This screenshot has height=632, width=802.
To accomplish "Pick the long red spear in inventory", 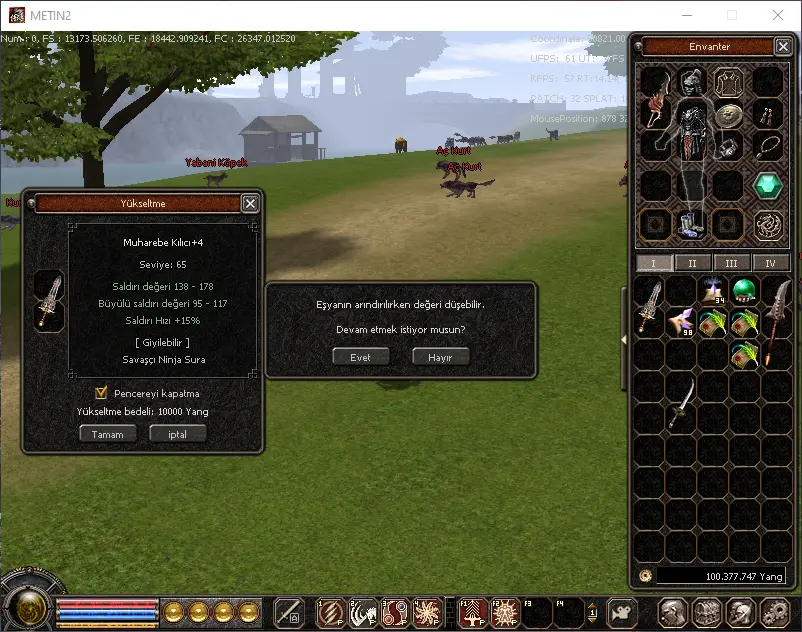I will pyautogui.click(x=774, y=322).
